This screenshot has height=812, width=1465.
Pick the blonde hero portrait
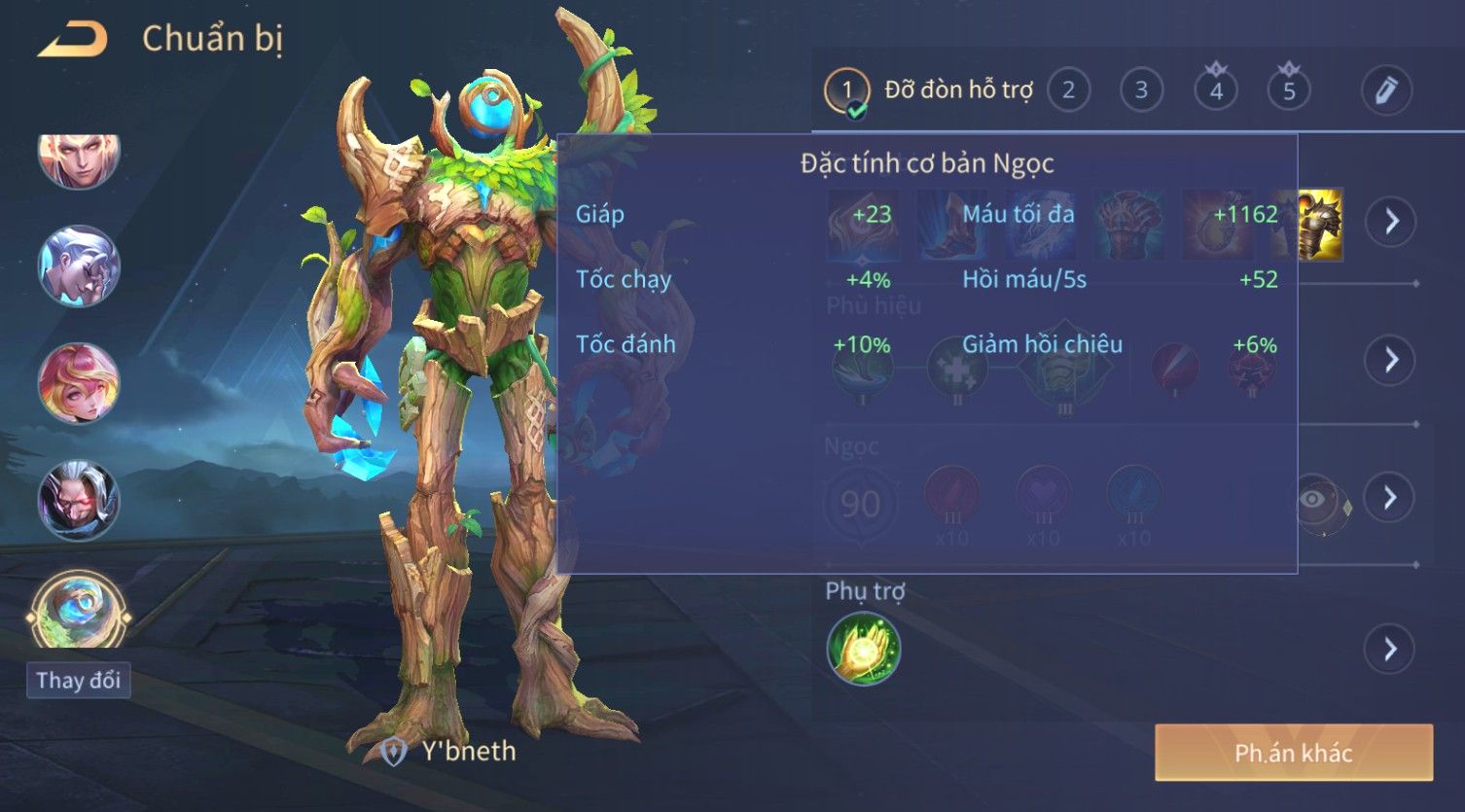point(79,156)
